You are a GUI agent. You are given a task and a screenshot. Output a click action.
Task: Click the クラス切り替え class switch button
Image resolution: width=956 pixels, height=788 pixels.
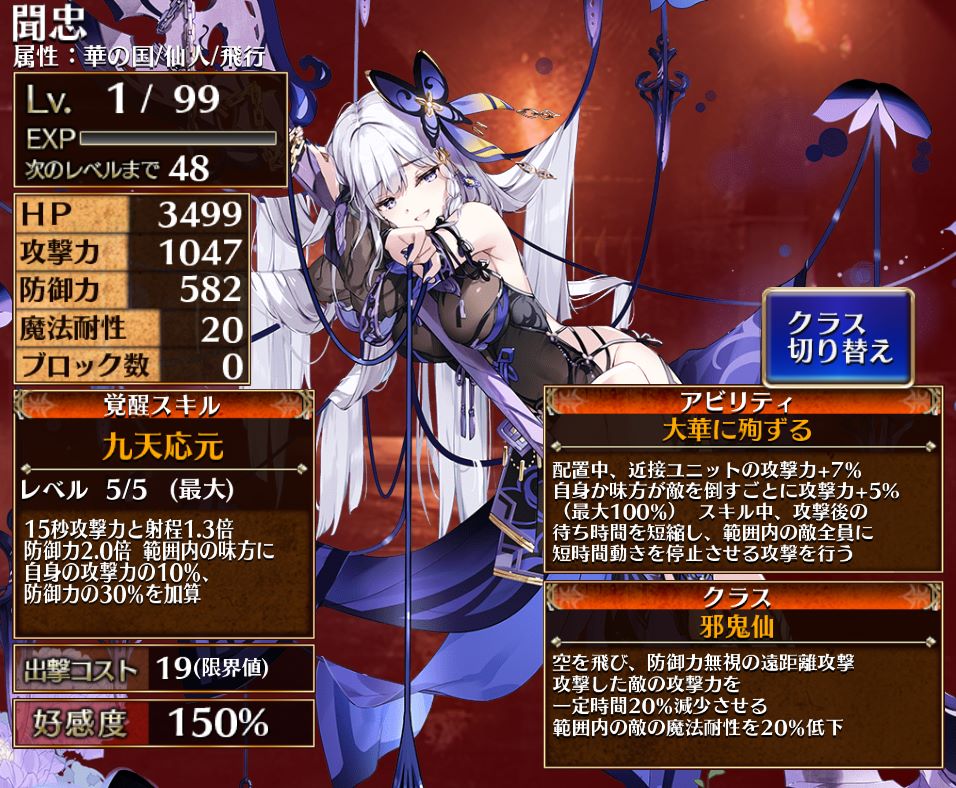(838, 338)
